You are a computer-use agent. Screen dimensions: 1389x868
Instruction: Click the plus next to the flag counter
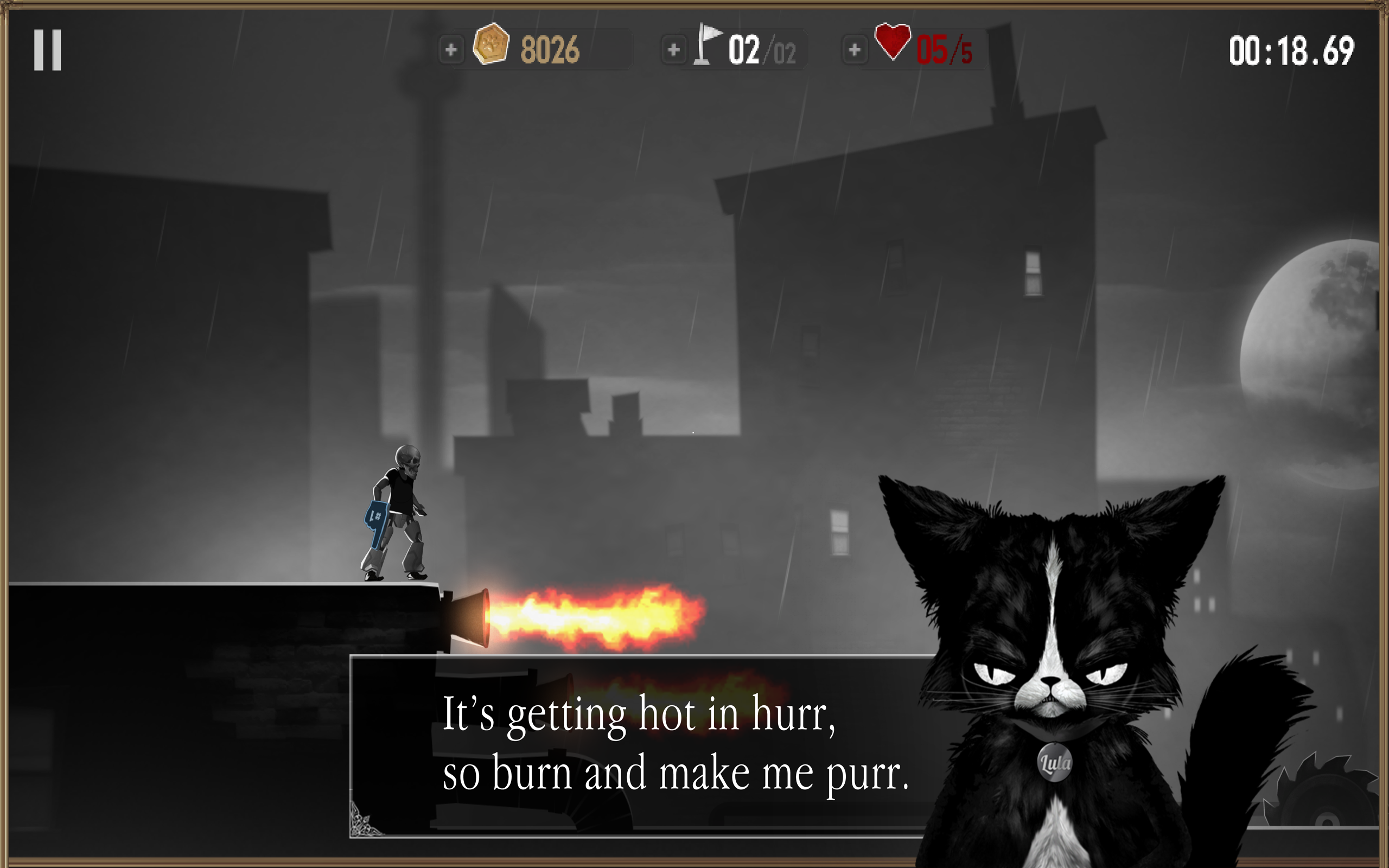673,50
